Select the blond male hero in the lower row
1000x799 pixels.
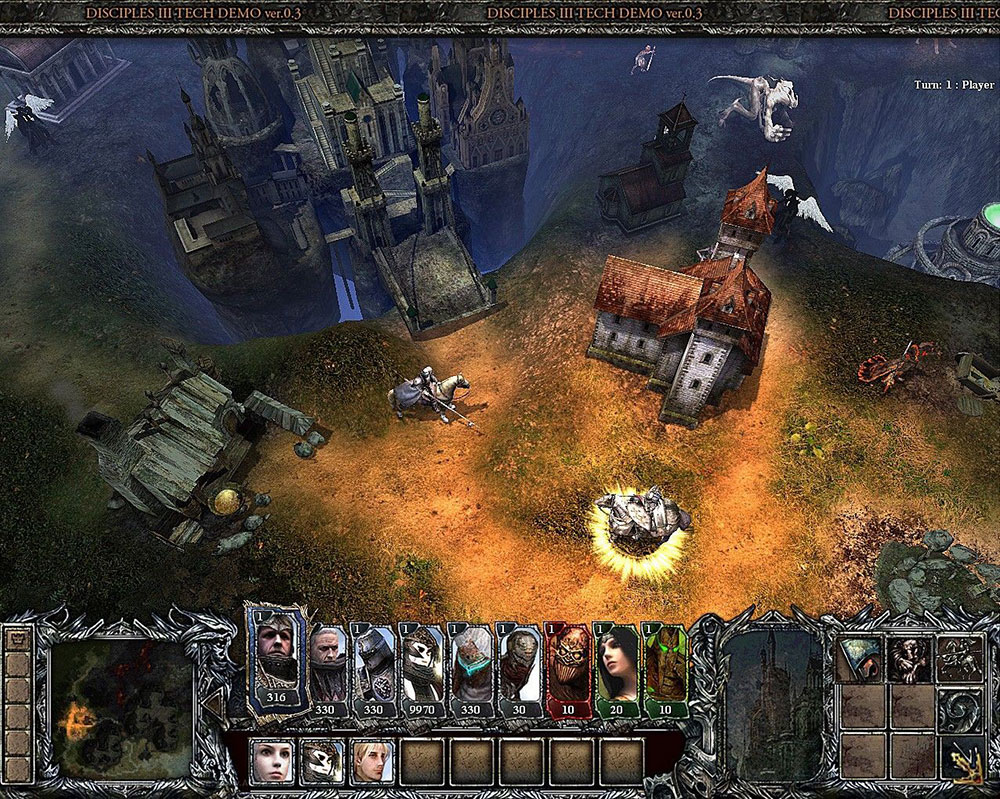click(x=370, y=762)
